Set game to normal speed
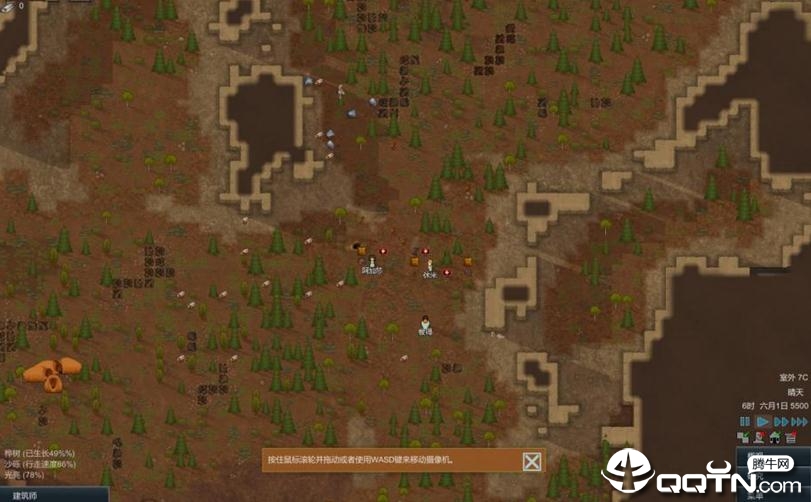 [x=762, y=422]
